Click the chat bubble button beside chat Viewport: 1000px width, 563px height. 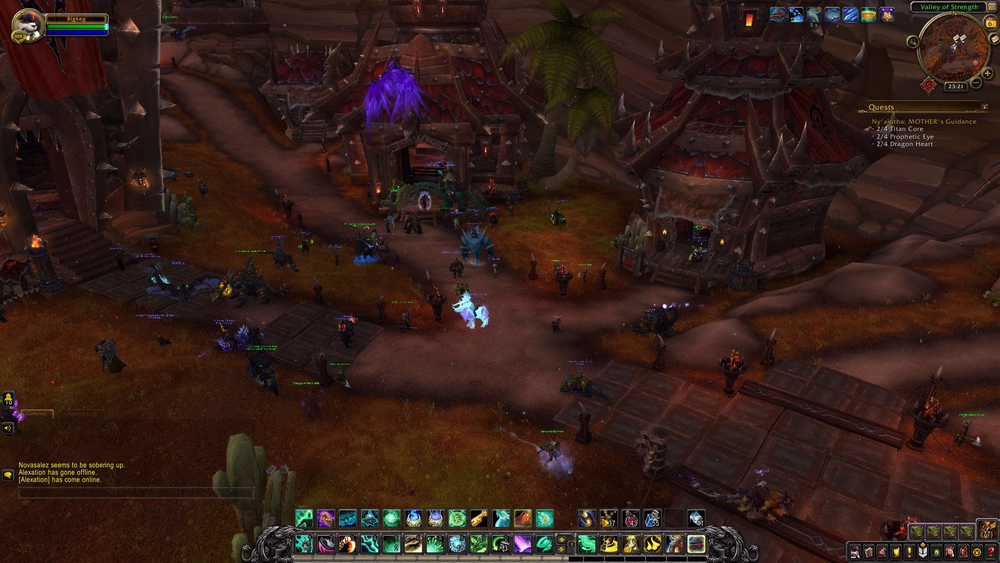tap(8, 475)
